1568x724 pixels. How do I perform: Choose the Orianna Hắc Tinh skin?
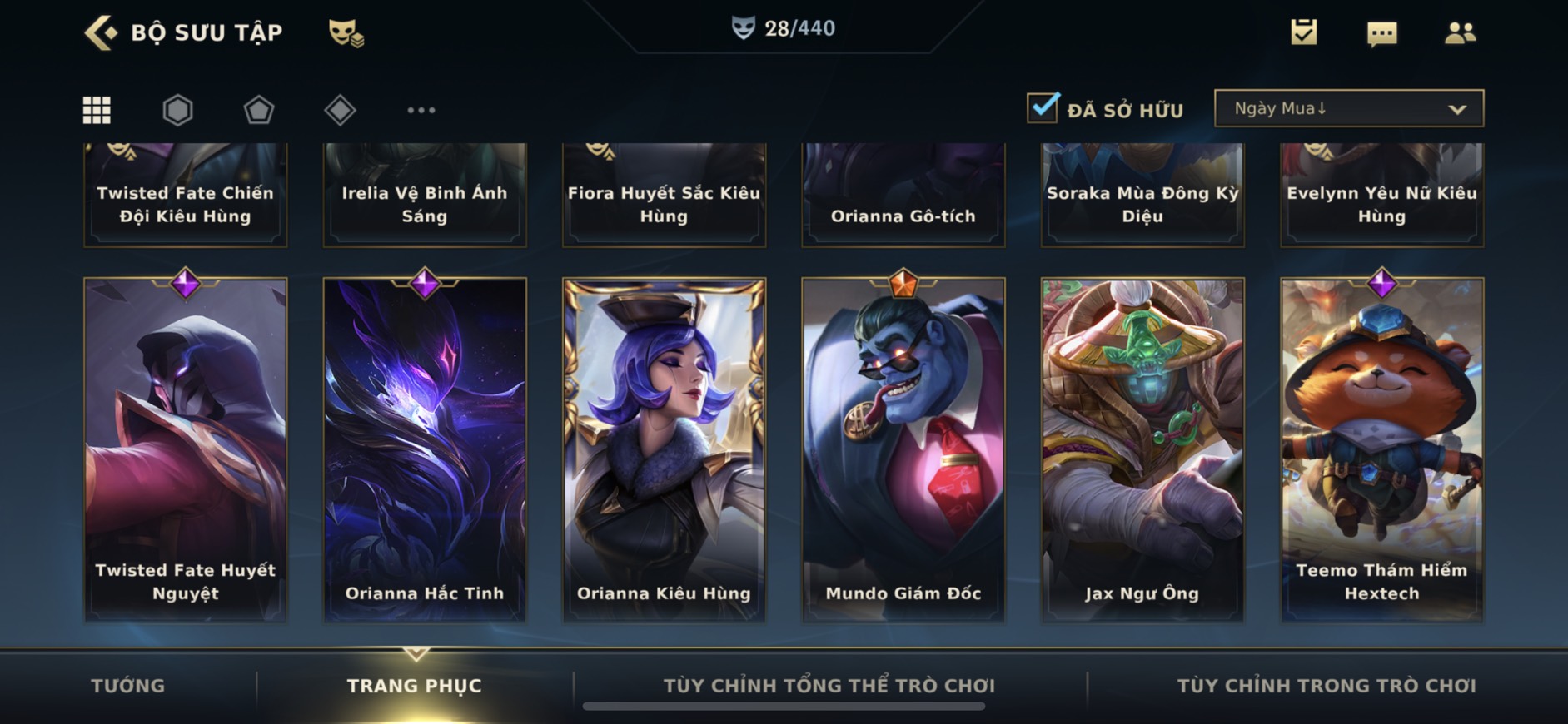(x=425, y=449)
